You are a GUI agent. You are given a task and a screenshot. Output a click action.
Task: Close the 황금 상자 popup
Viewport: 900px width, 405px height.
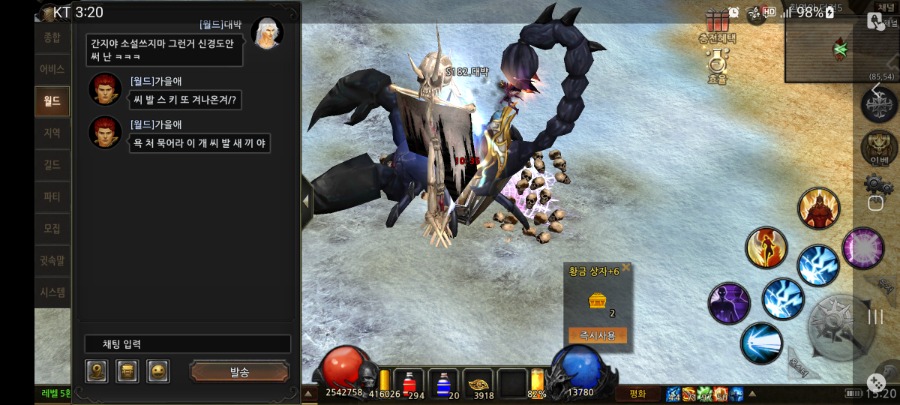626,267
